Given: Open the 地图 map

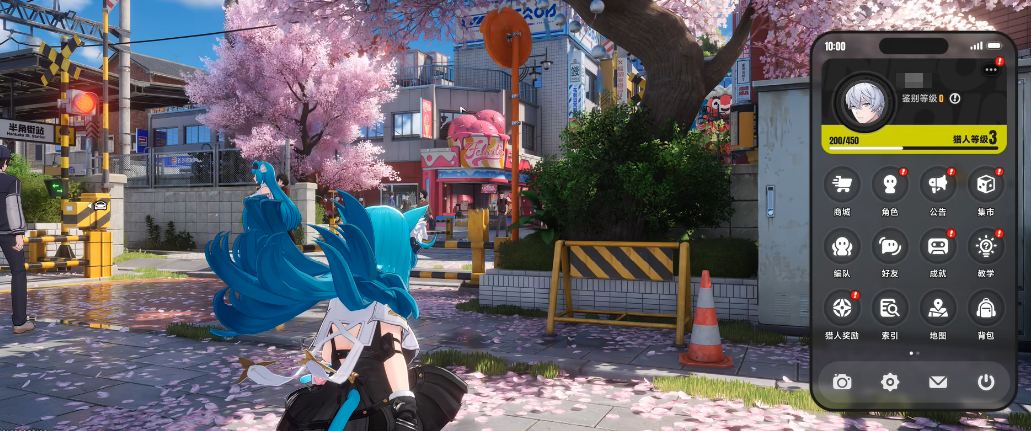Looking at the screenshot, I should [x=937, y=308].
